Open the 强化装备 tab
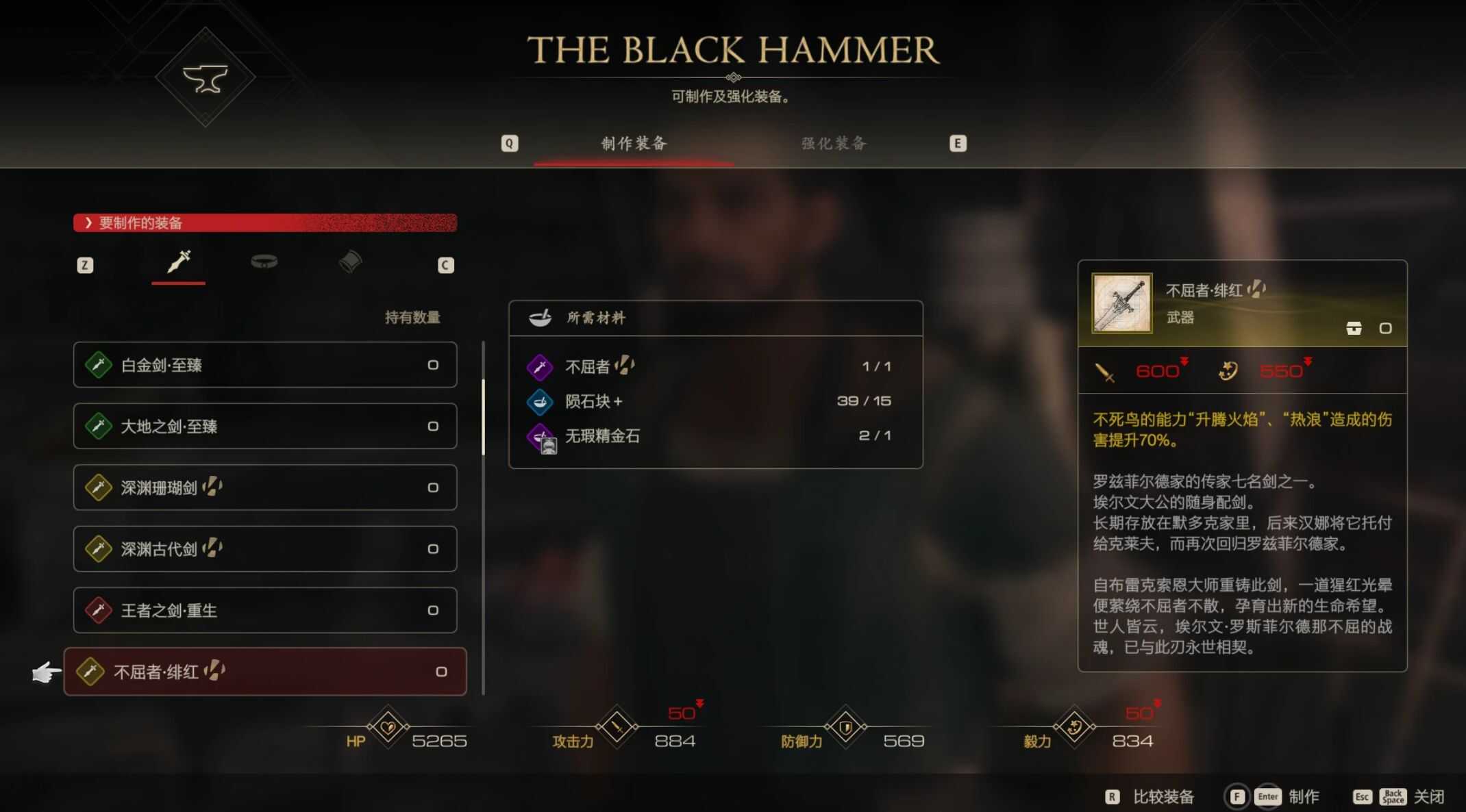 pos(834,143)
